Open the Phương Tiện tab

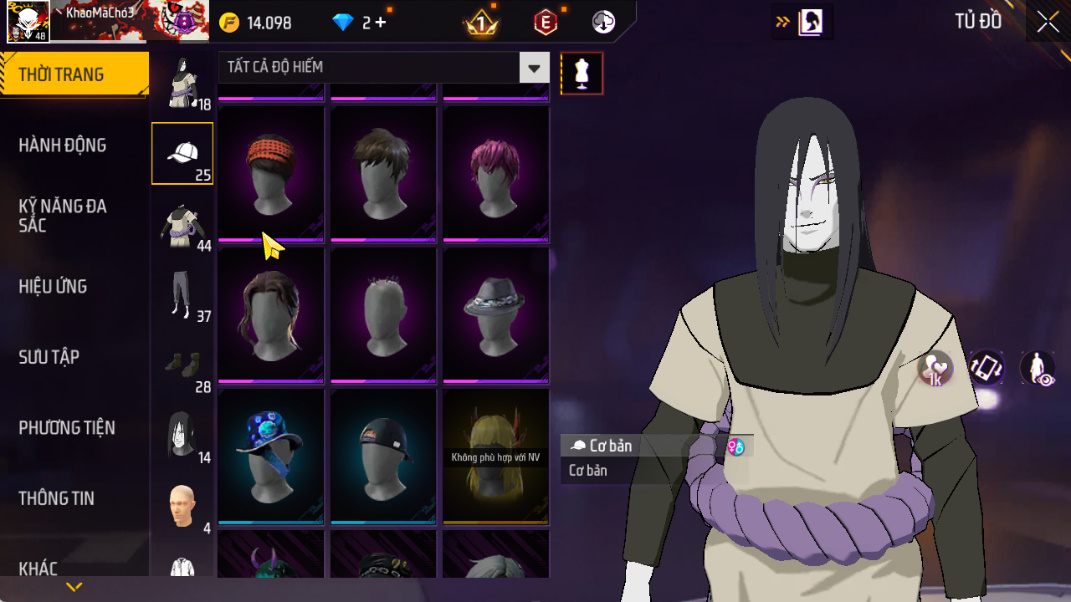point(67,428)
